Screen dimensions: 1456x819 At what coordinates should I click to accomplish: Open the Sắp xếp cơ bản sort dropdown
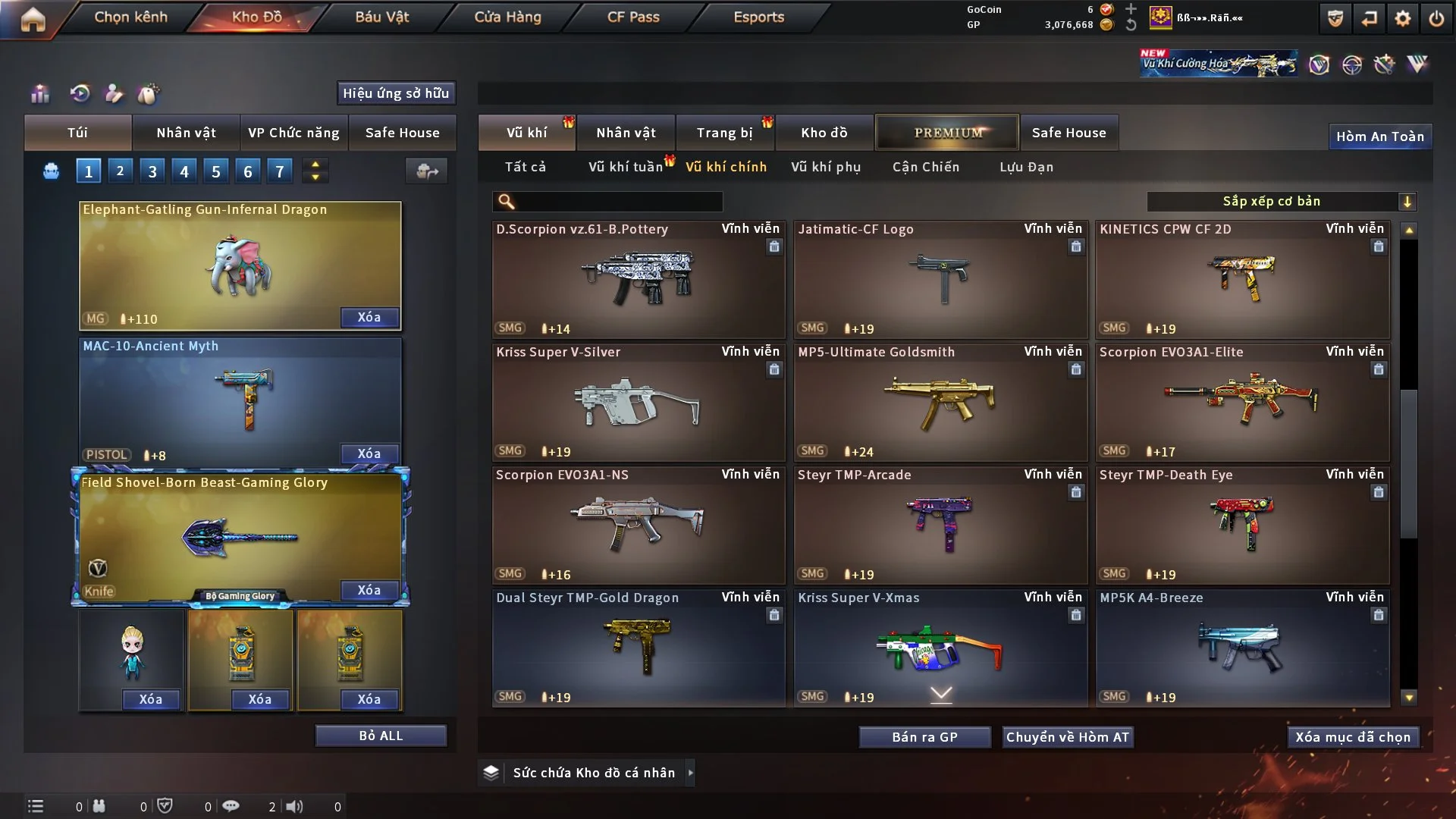tap(1281, 202)
